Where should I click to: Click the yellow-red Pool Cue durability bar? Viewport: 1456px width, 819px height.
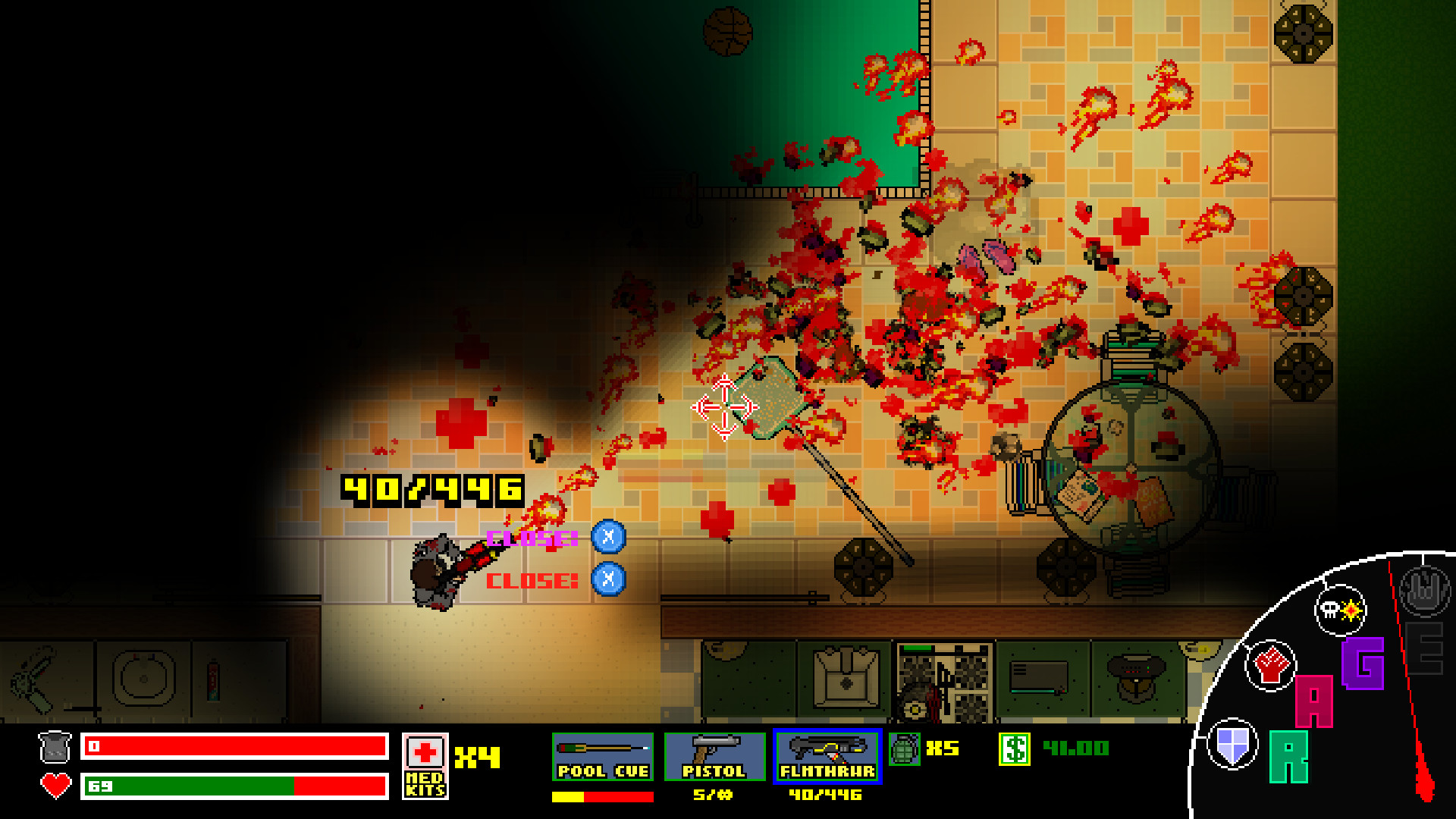coord(602,797)
